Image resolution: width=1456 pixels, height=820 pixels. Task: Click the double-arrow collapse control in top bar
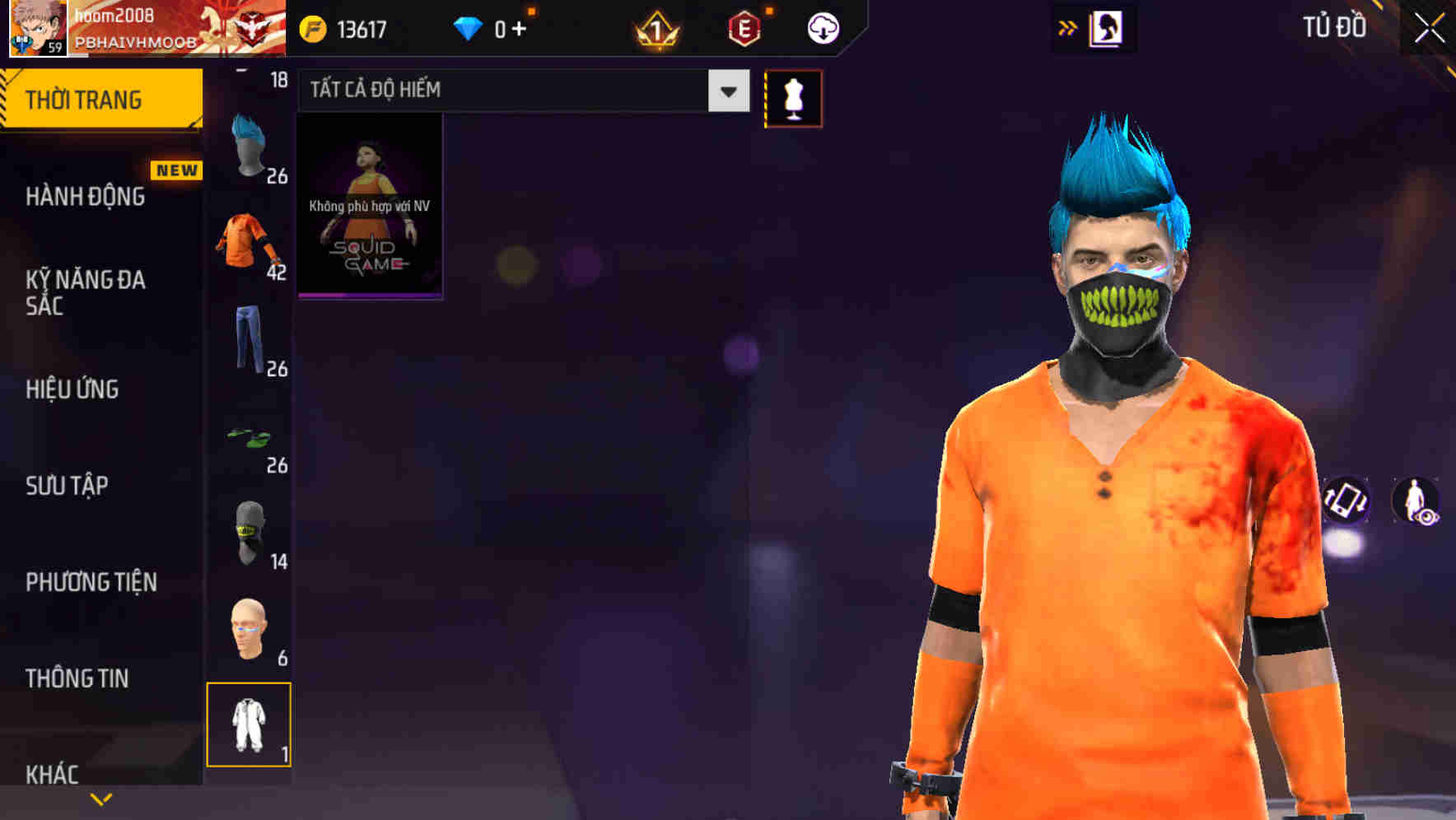pyautogui.click(x=1068, y=26)
